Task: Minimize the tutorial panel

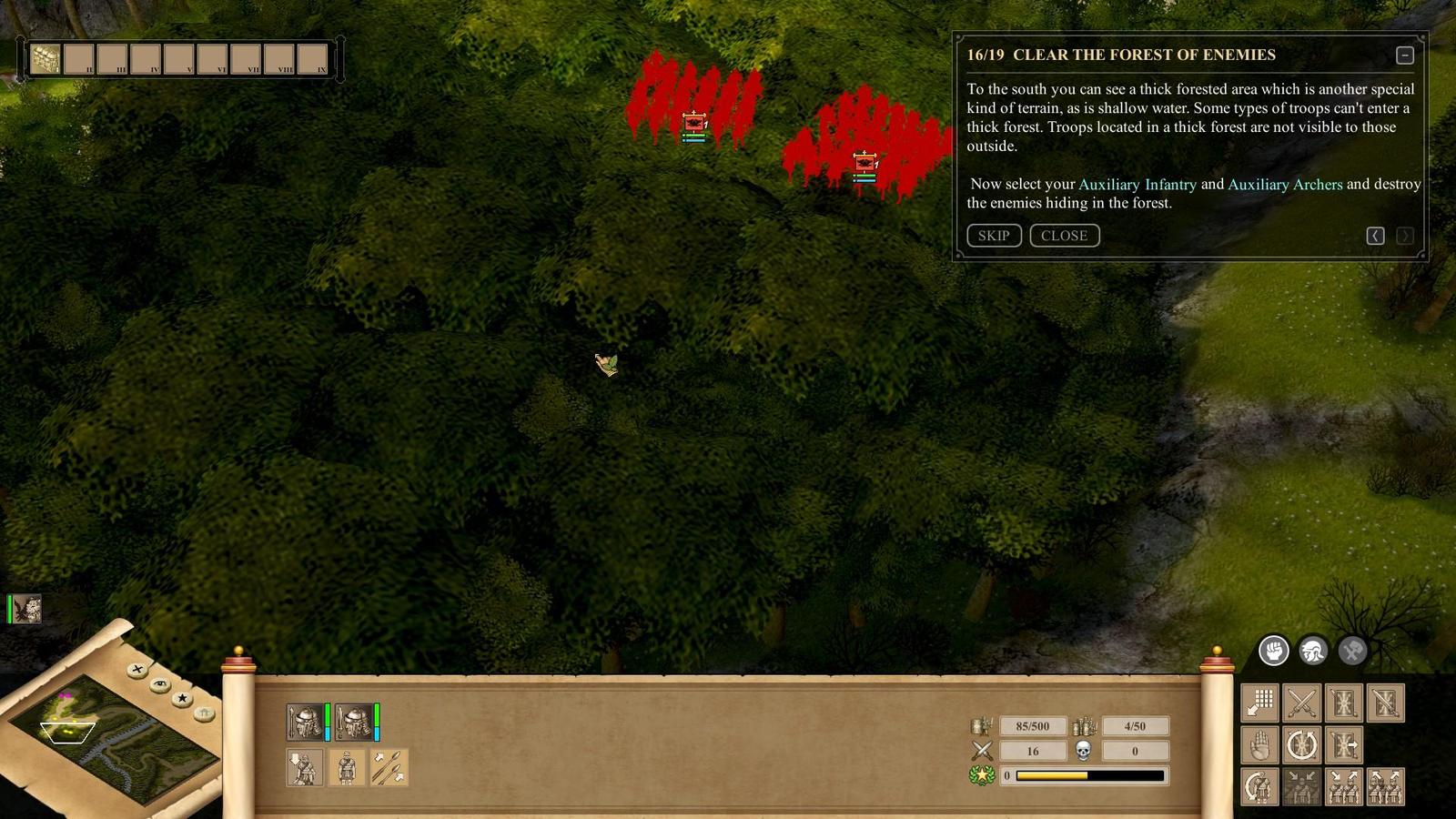Action: coord(1405,56)
